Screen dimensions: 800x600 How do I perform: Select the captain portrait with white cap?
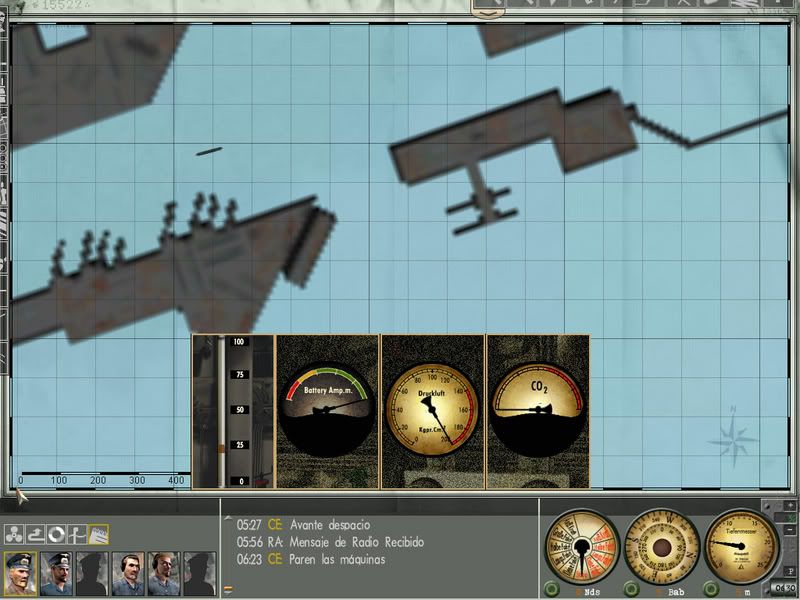pyautogui.click(x=20, y=571)
